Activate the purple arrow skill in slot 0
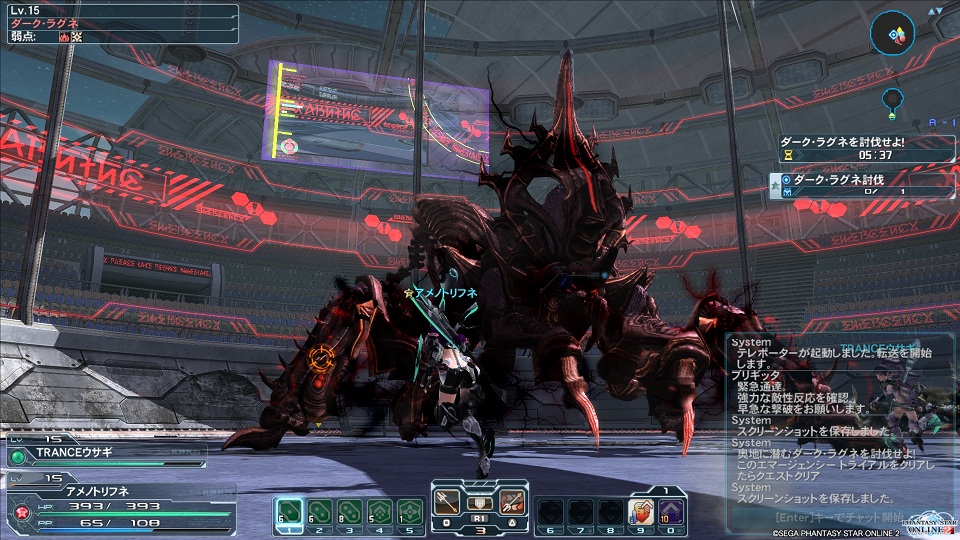The height and width of the screenshot is (540, 960). coord(669,512)
